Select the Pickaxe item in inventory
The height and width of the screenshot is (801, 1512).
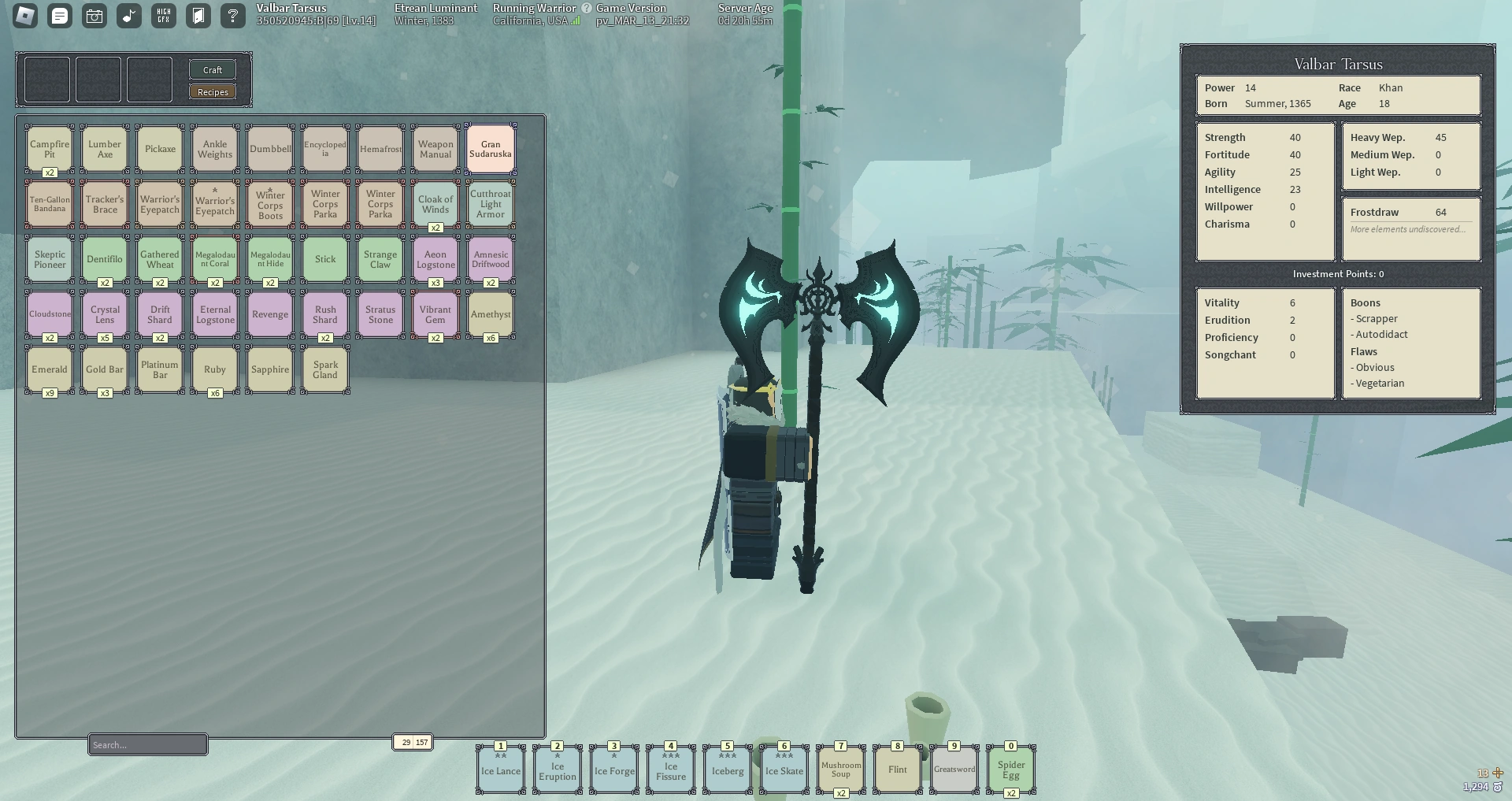click(159, 148)
